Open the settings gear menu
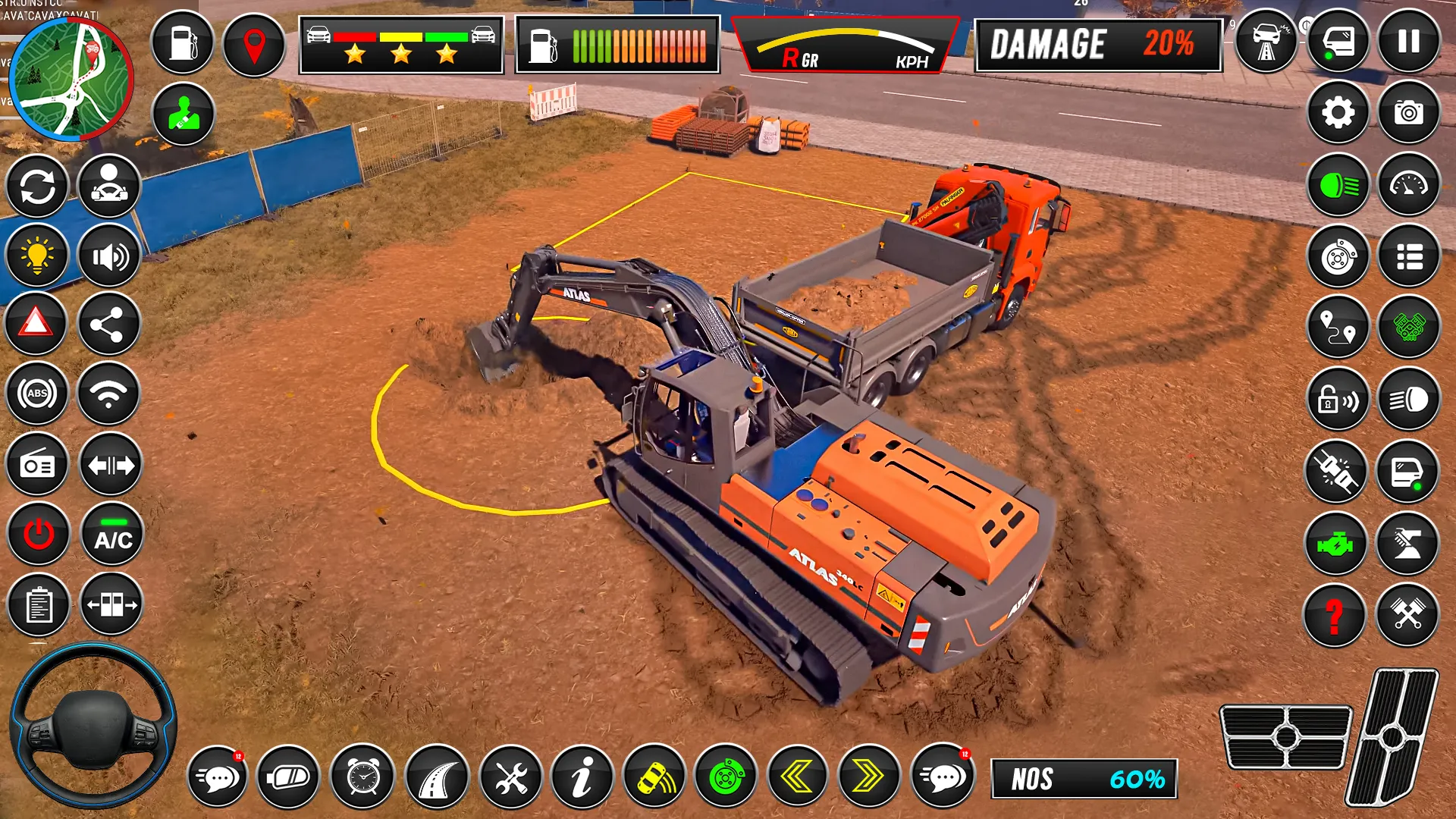The width and height of the screenshot is (1456, 819). tap(1337, 113)
